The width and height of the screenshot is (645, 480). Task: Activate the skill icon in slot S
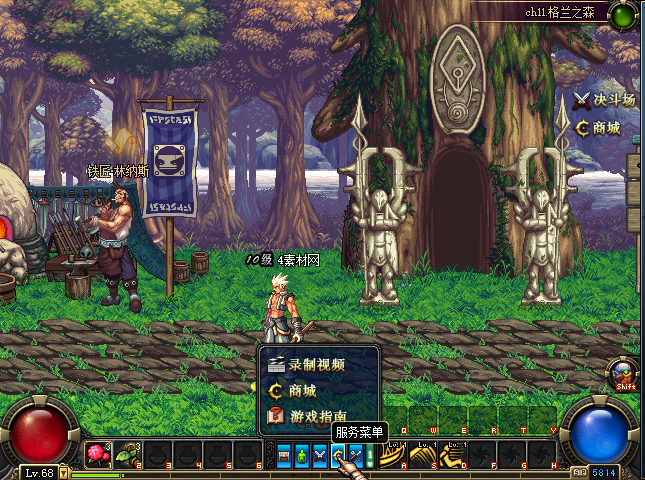click(421, 455)
